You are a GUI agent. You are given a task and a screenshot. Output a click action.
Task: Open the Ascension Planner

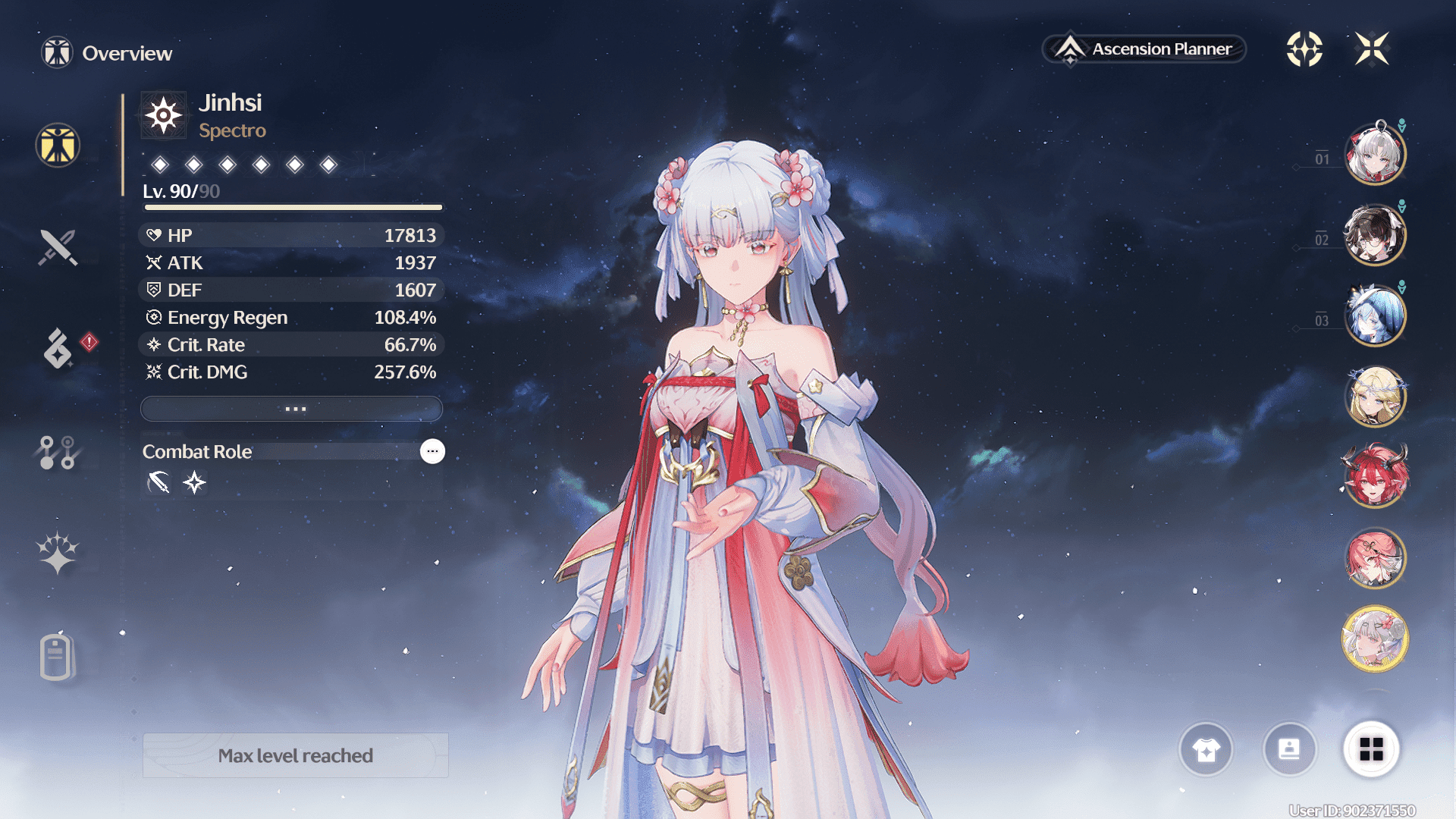click(x=1144, y=49)
